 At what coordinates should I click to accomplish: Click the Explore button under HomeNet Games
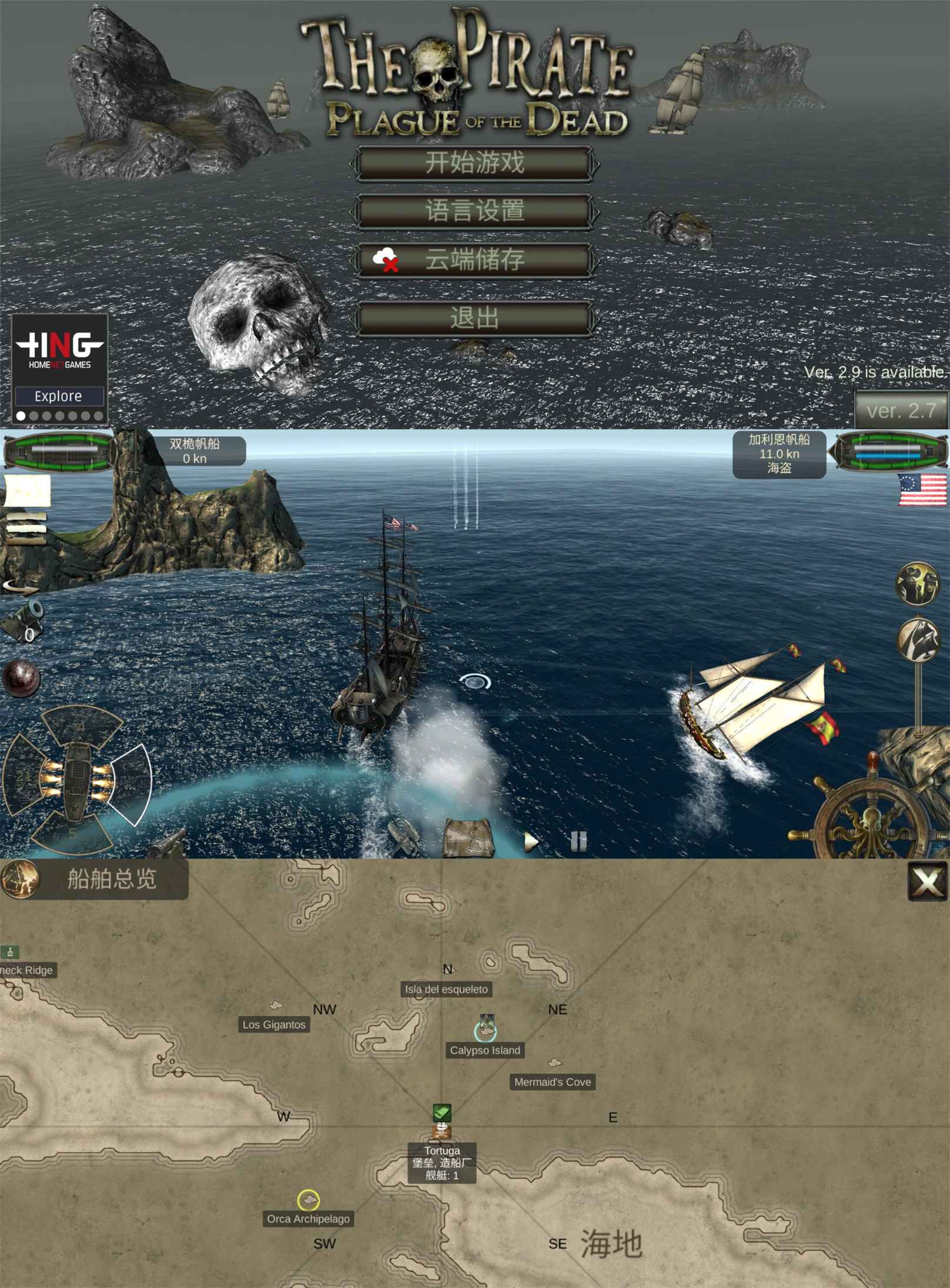click(59, 396)
